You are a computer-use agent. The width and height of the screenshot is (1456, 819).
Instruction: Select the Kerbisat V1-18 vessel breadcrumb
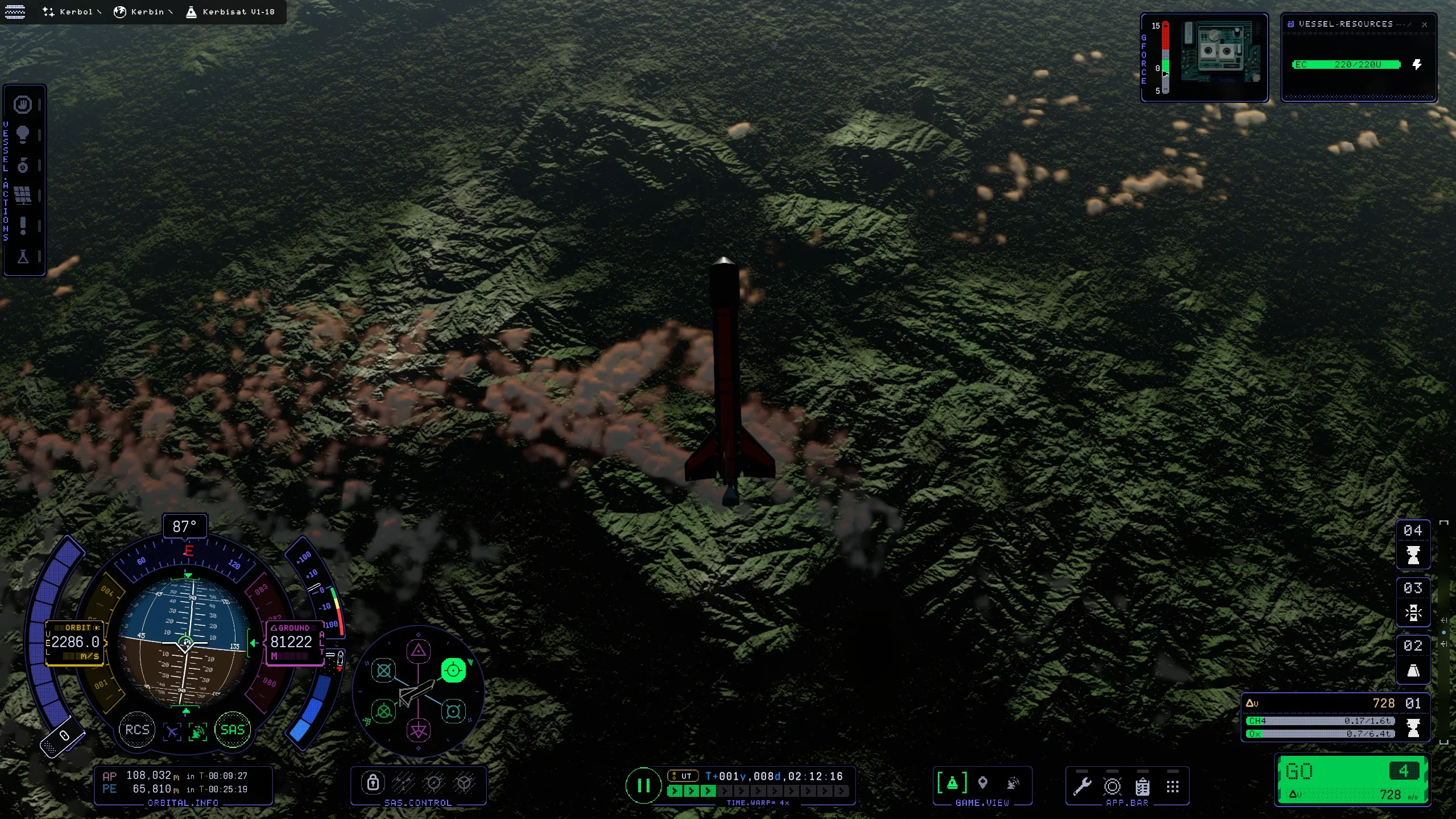[x=231, y=11]
